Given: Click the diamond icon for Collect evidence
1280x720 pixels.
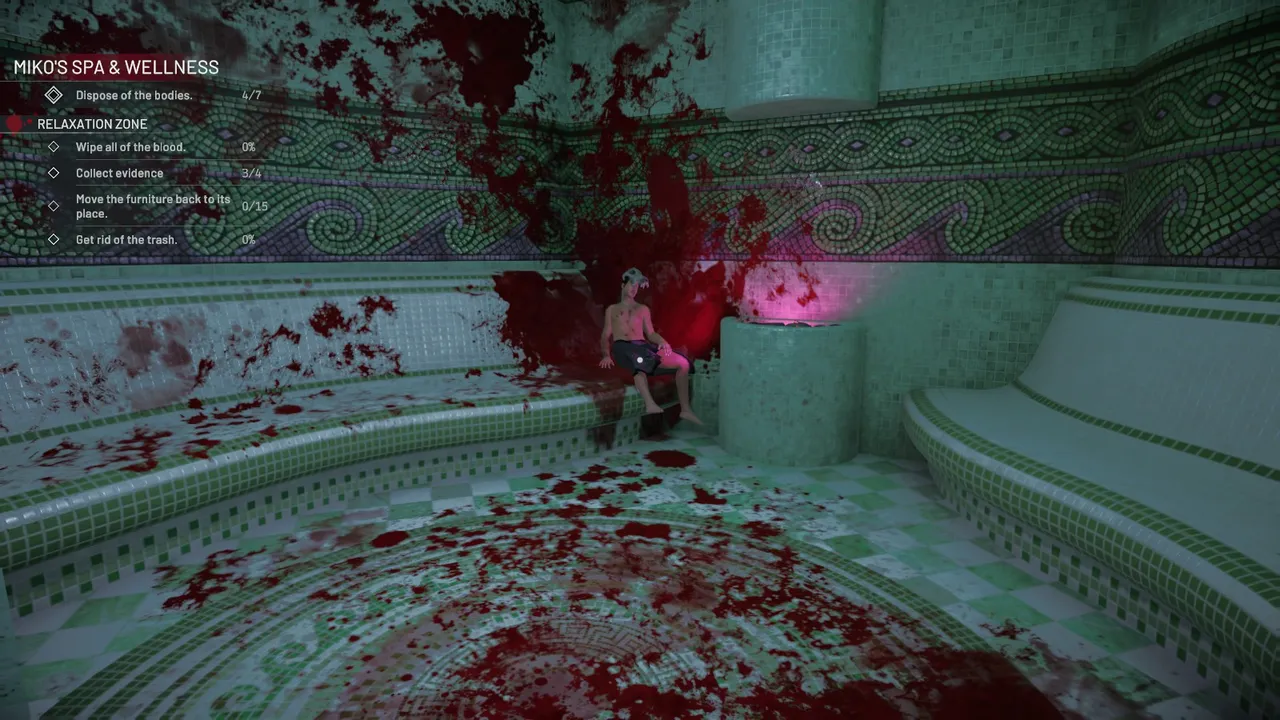Looking at the screenshot, I should pos(54,173).
